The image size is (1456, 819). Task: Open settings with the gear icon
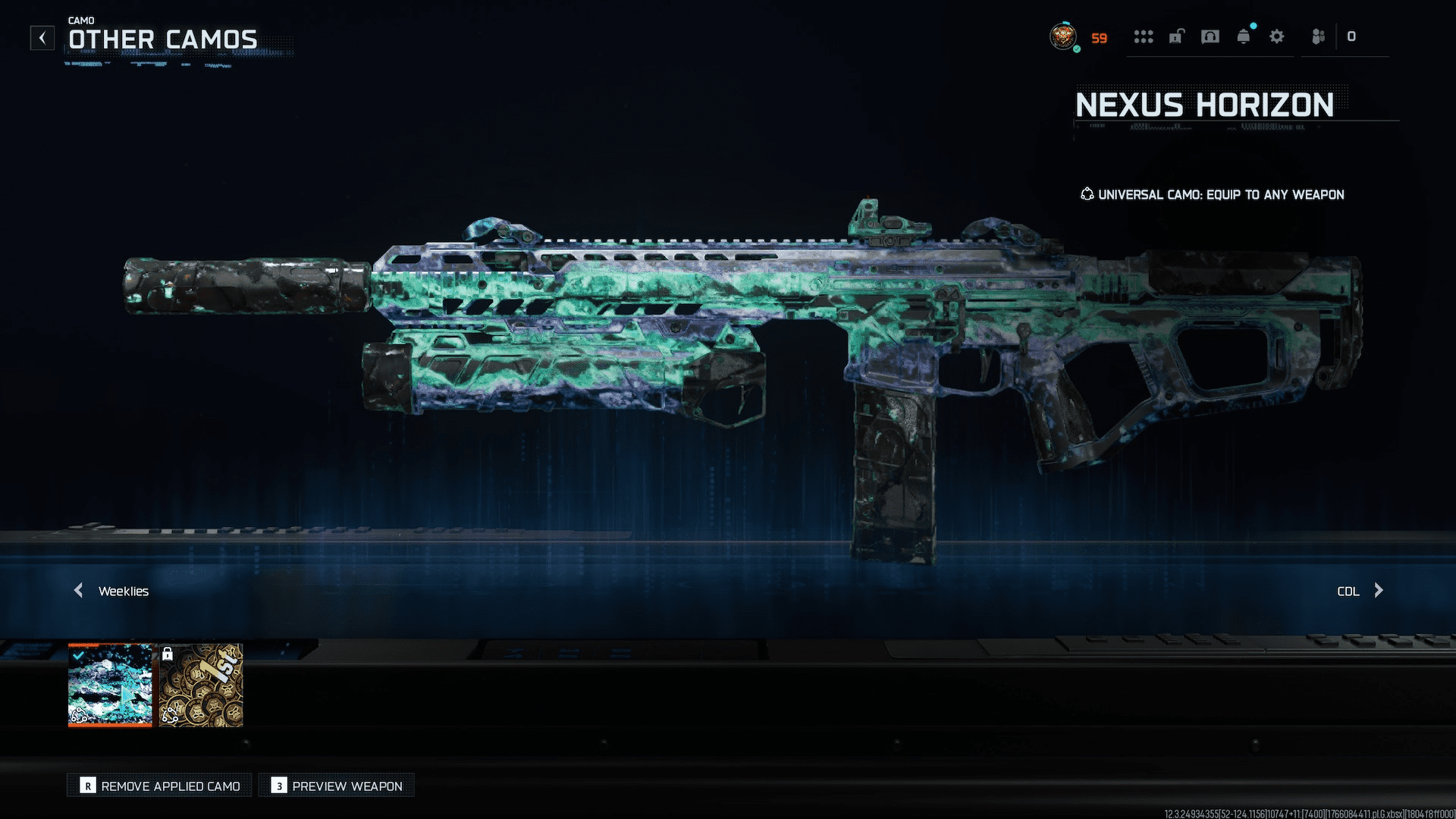(x=1277, y=36)
